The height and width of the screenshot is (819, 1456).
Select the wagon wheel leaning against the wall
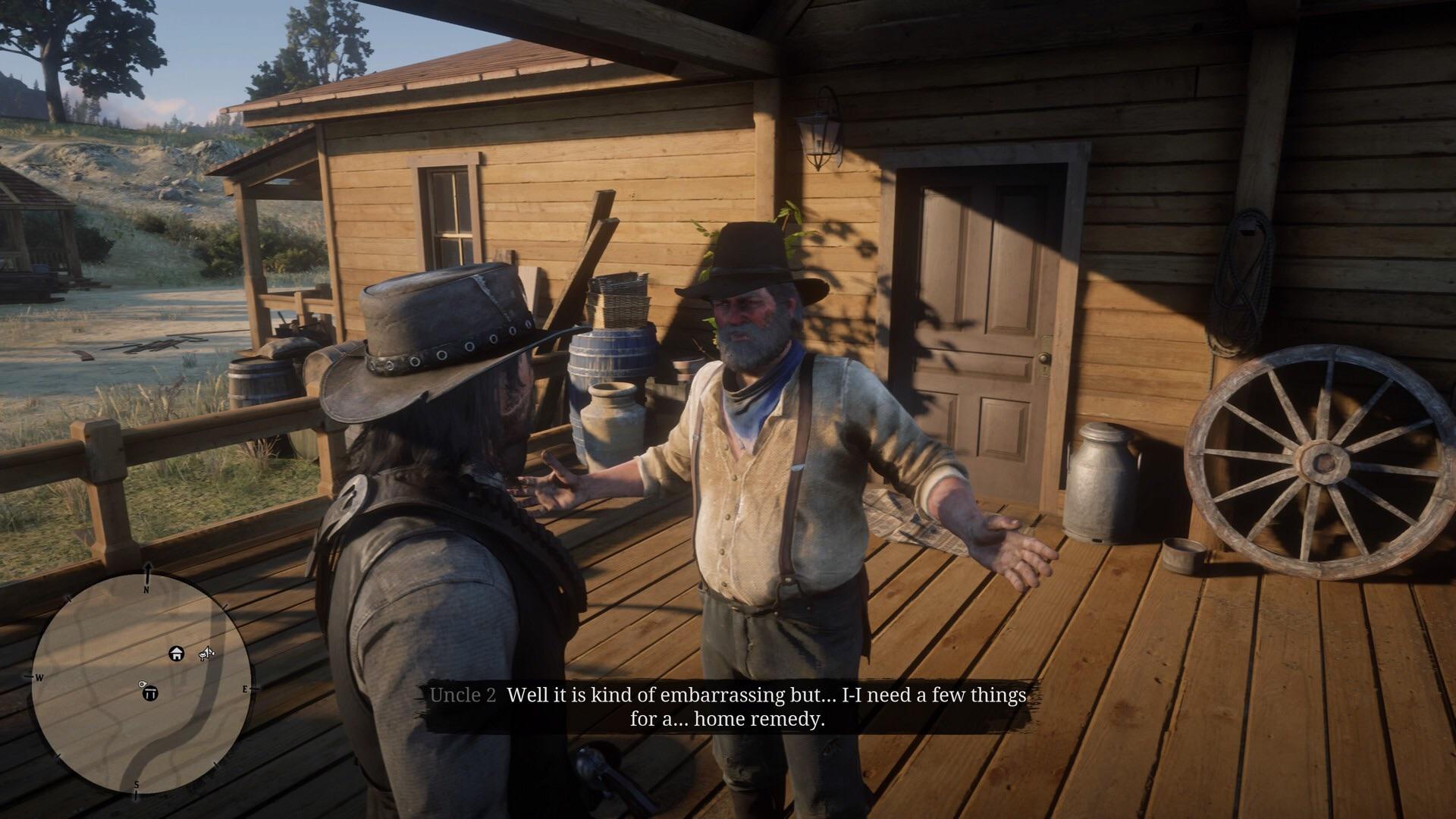coord(1319,463)
